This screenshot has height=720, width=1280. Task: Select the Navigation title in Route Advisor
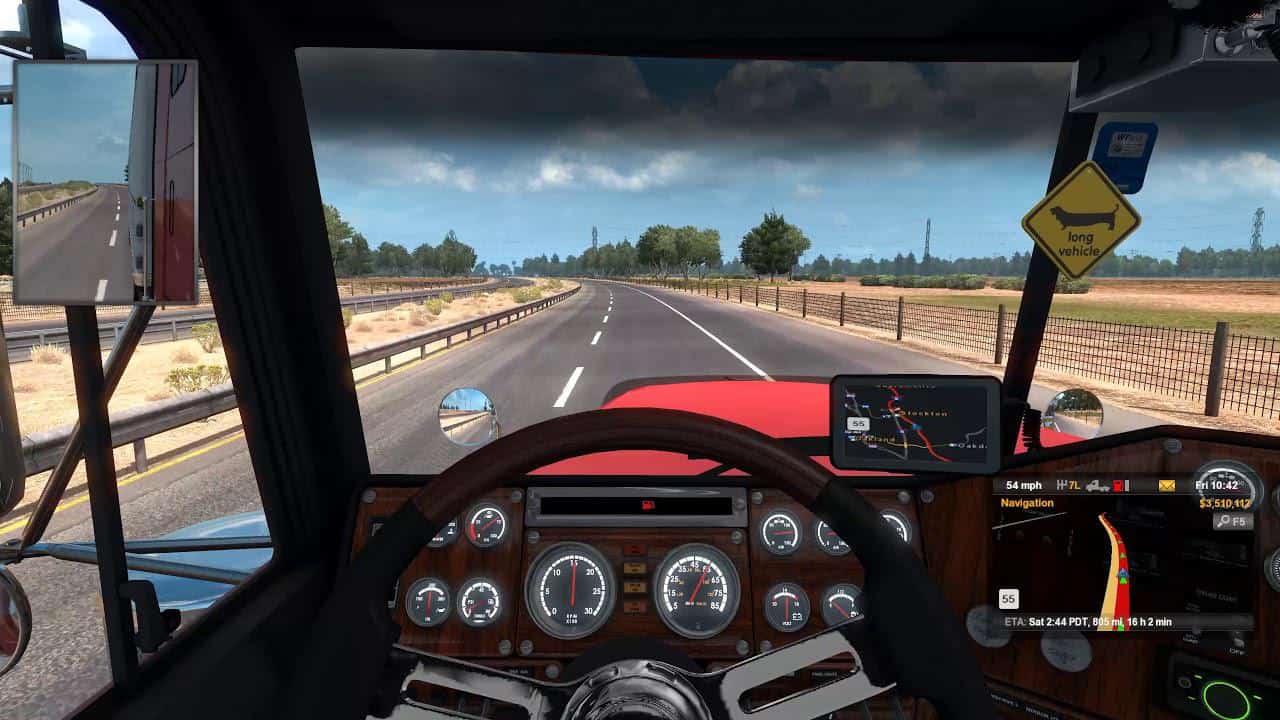coord(1027,503)
